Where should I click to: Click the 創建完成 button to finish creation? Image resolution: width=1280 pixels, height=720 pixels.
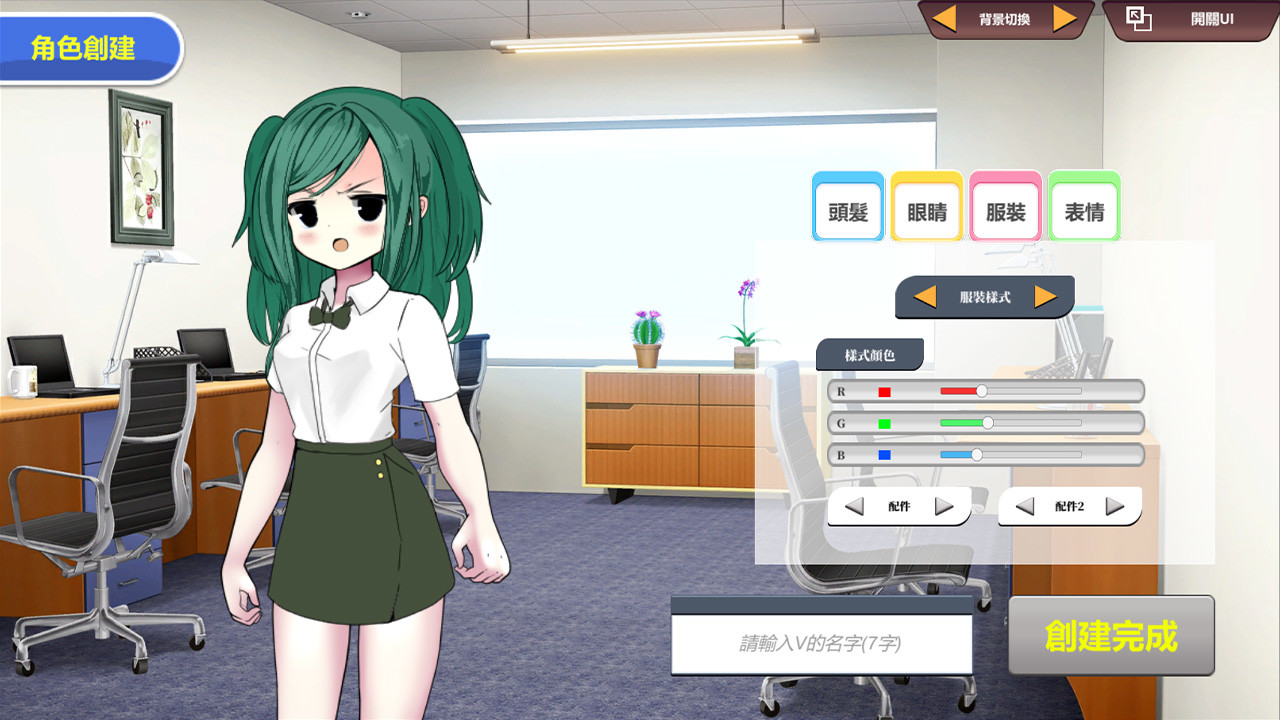(1110, 635)
